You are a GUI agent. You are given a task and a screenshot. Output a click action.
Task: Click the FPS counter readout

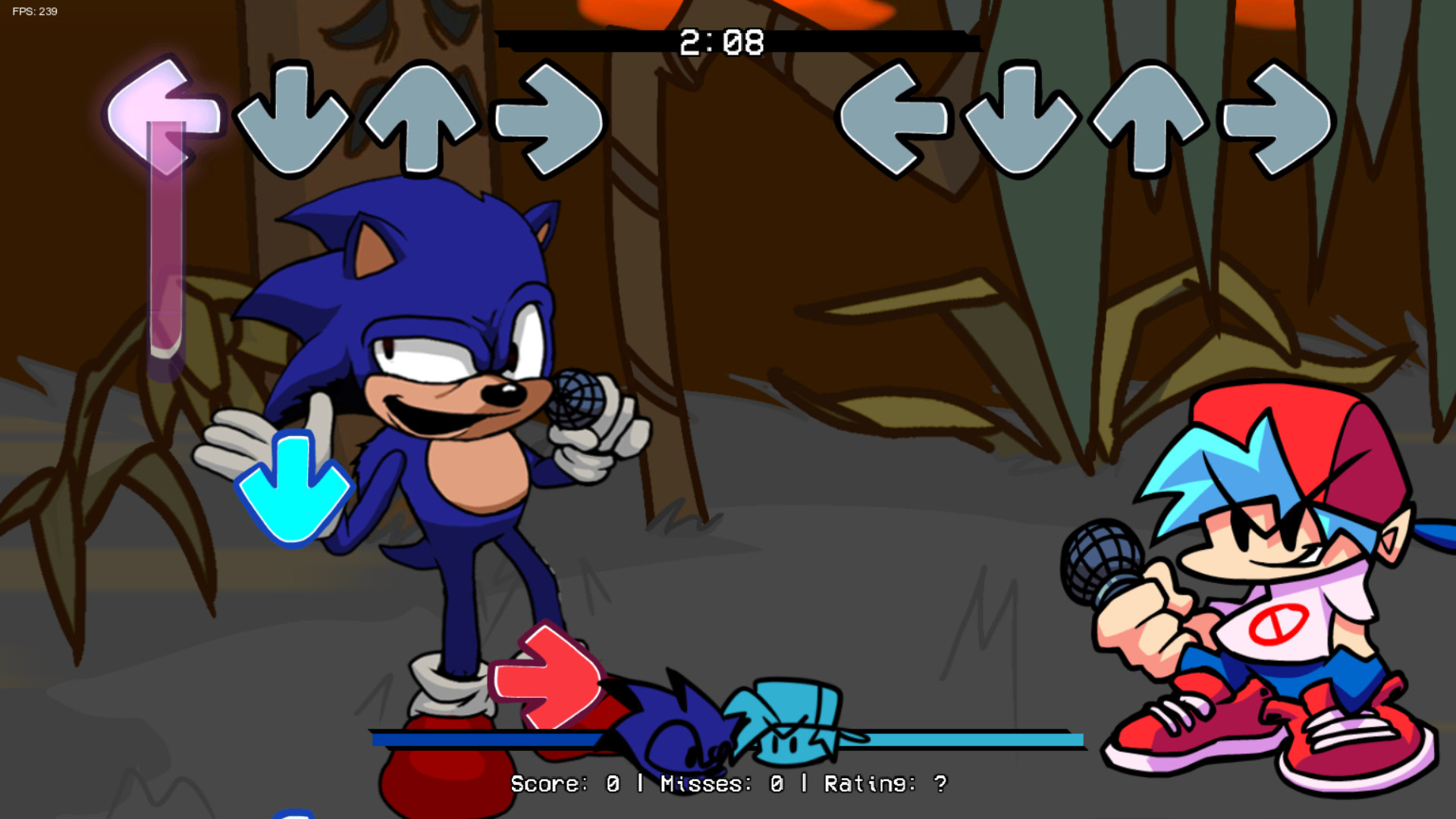(33, 11)
